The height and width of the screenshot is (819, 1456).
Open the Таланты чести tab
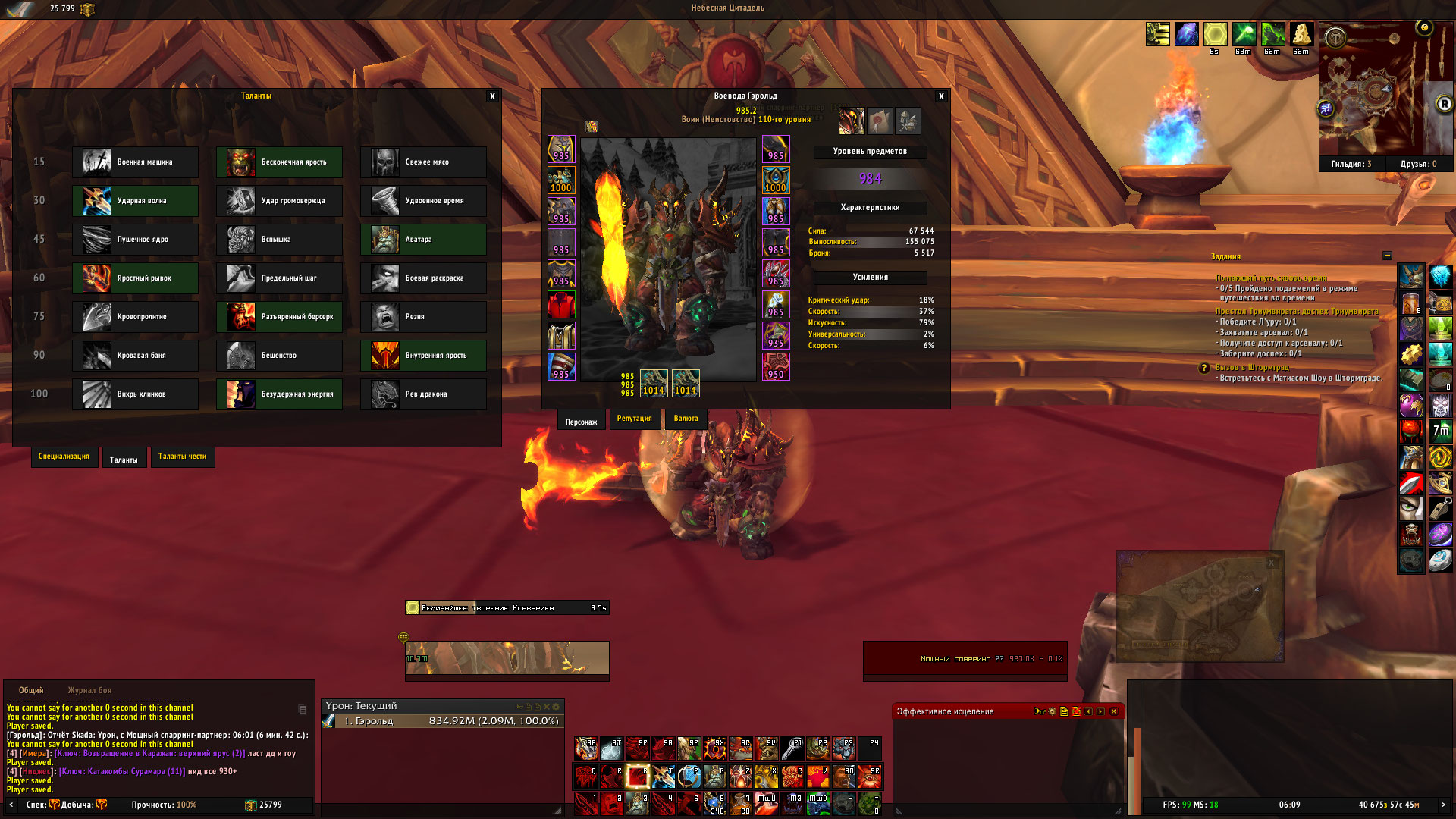click(x=182, y=457)
